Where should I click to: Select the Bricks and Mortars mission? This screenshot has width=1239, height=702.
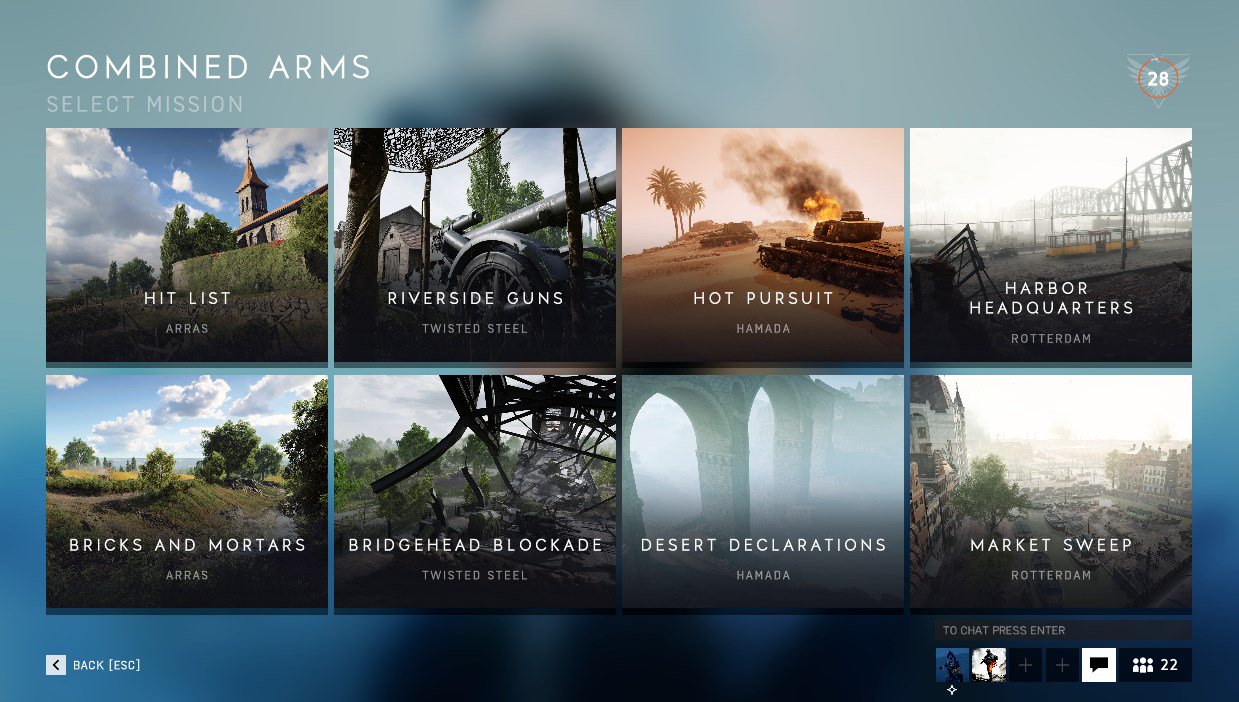187,491
